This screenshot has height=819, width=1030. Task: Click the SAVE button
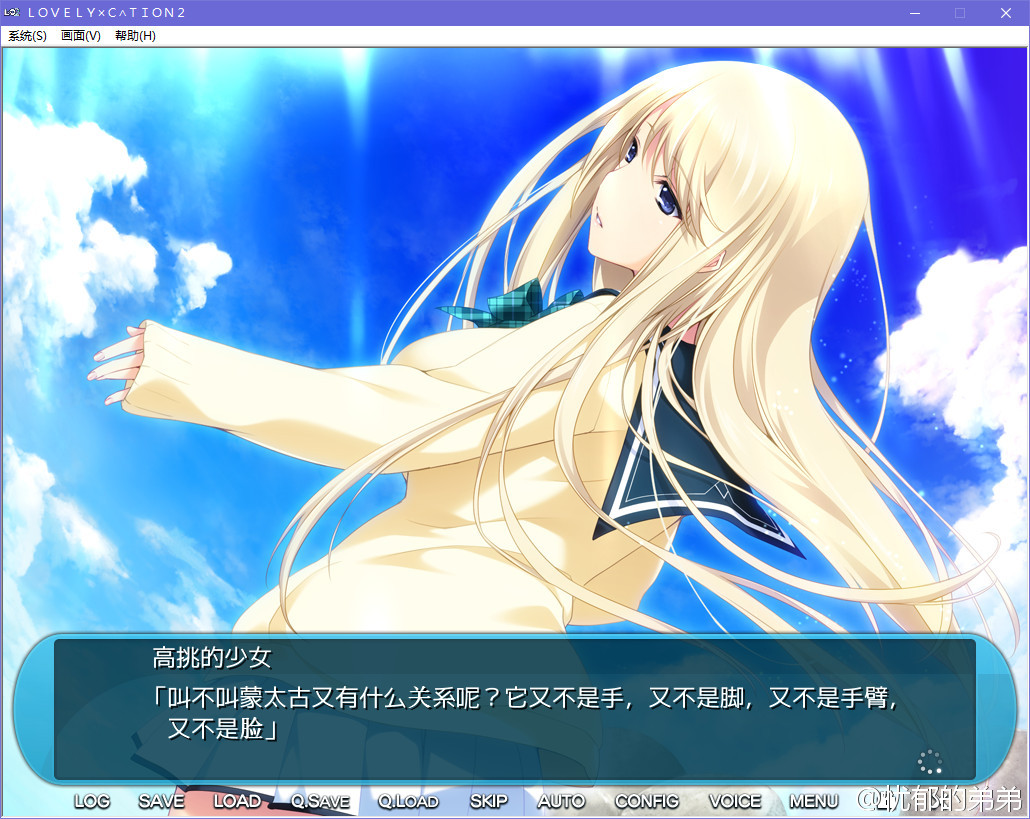tap(161, 801)
